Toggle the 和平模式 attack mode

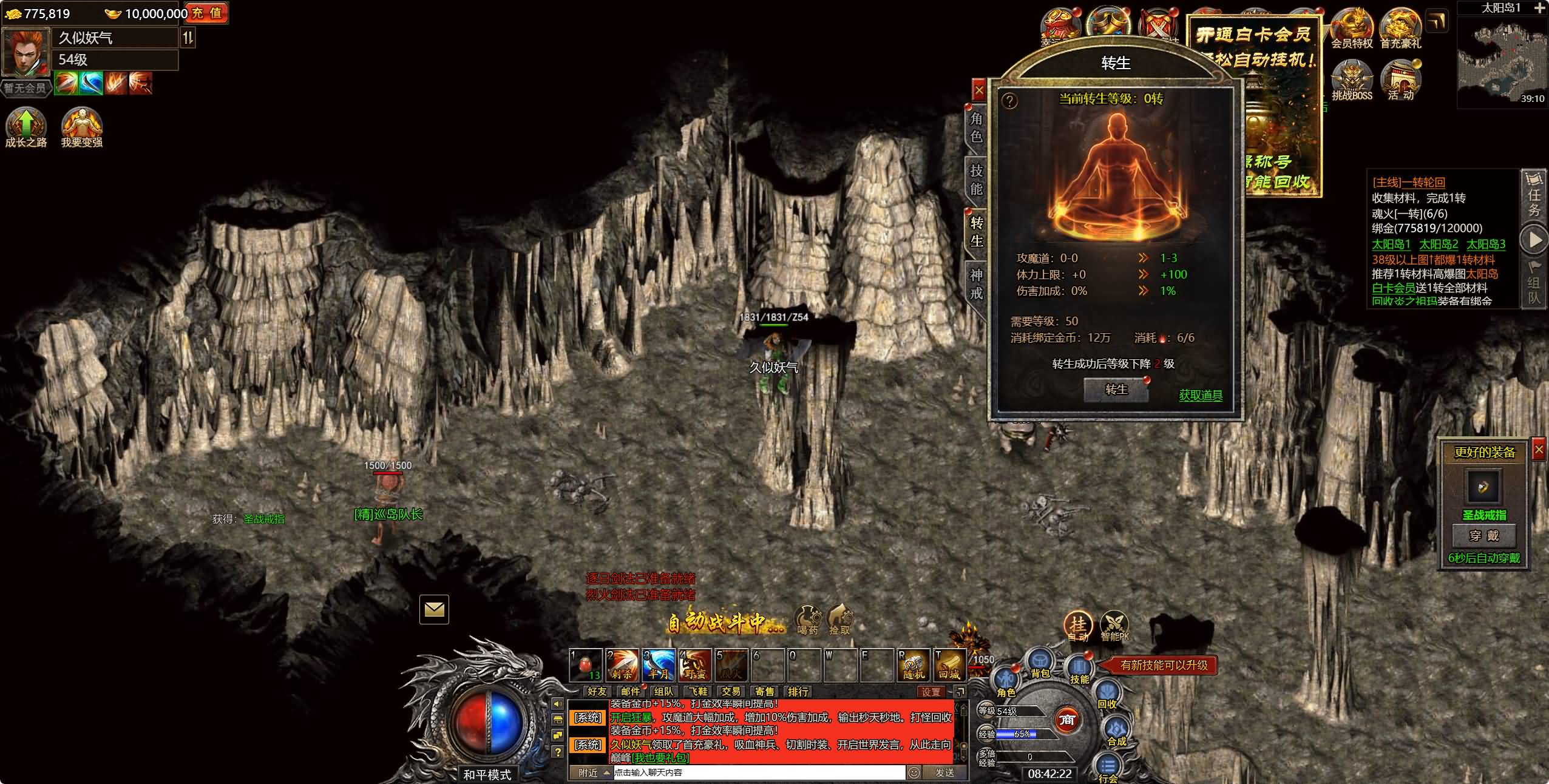tap(487, 775)
